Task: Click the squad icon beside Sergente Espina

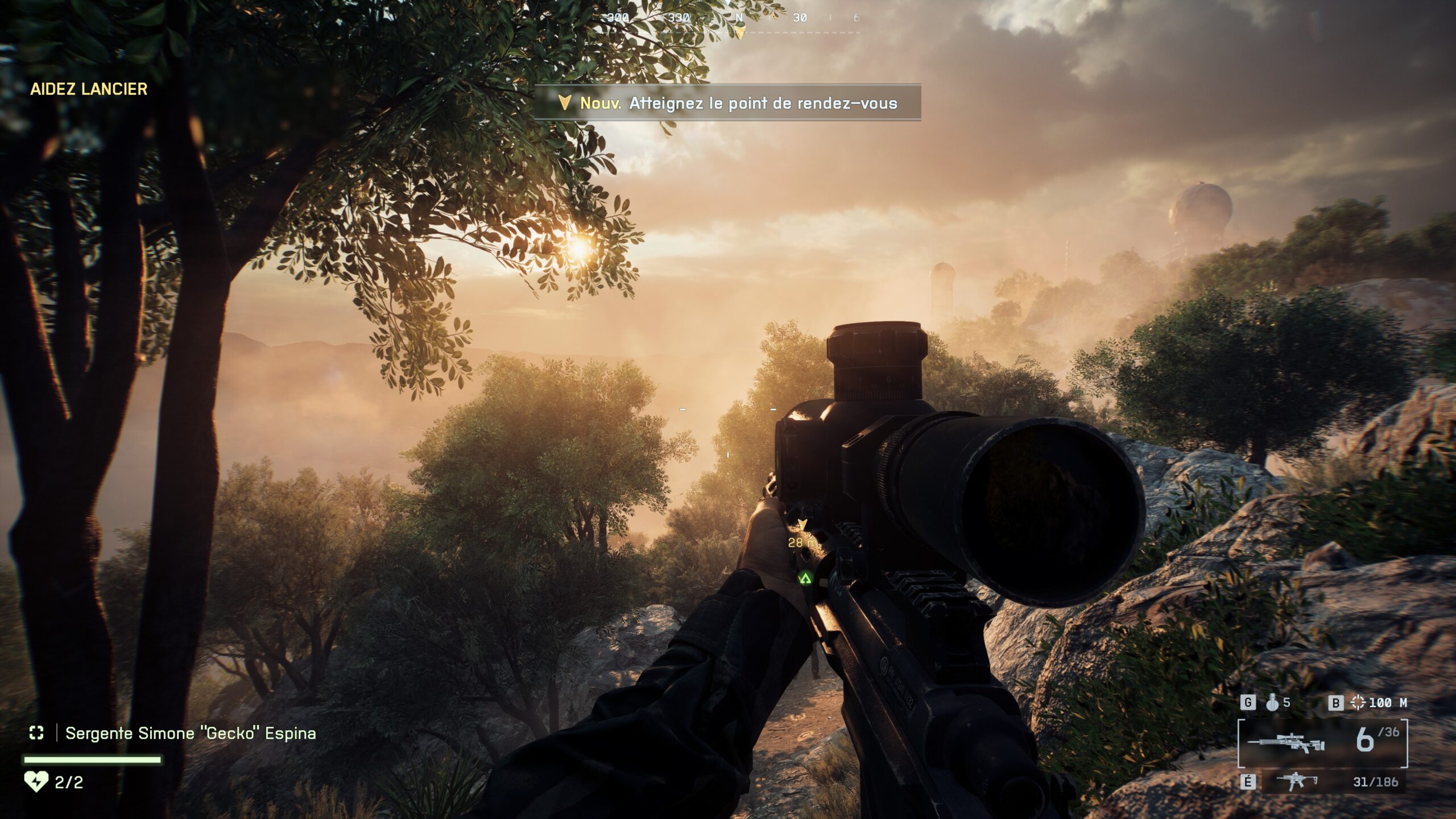Action: tap(36, 733)
